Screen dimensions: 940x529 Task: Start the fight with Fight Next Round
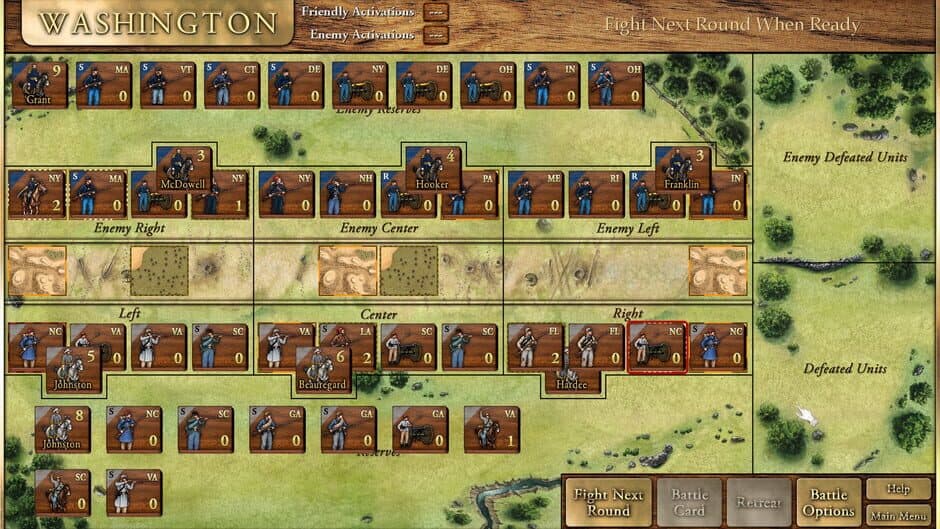tap(608, 501)
